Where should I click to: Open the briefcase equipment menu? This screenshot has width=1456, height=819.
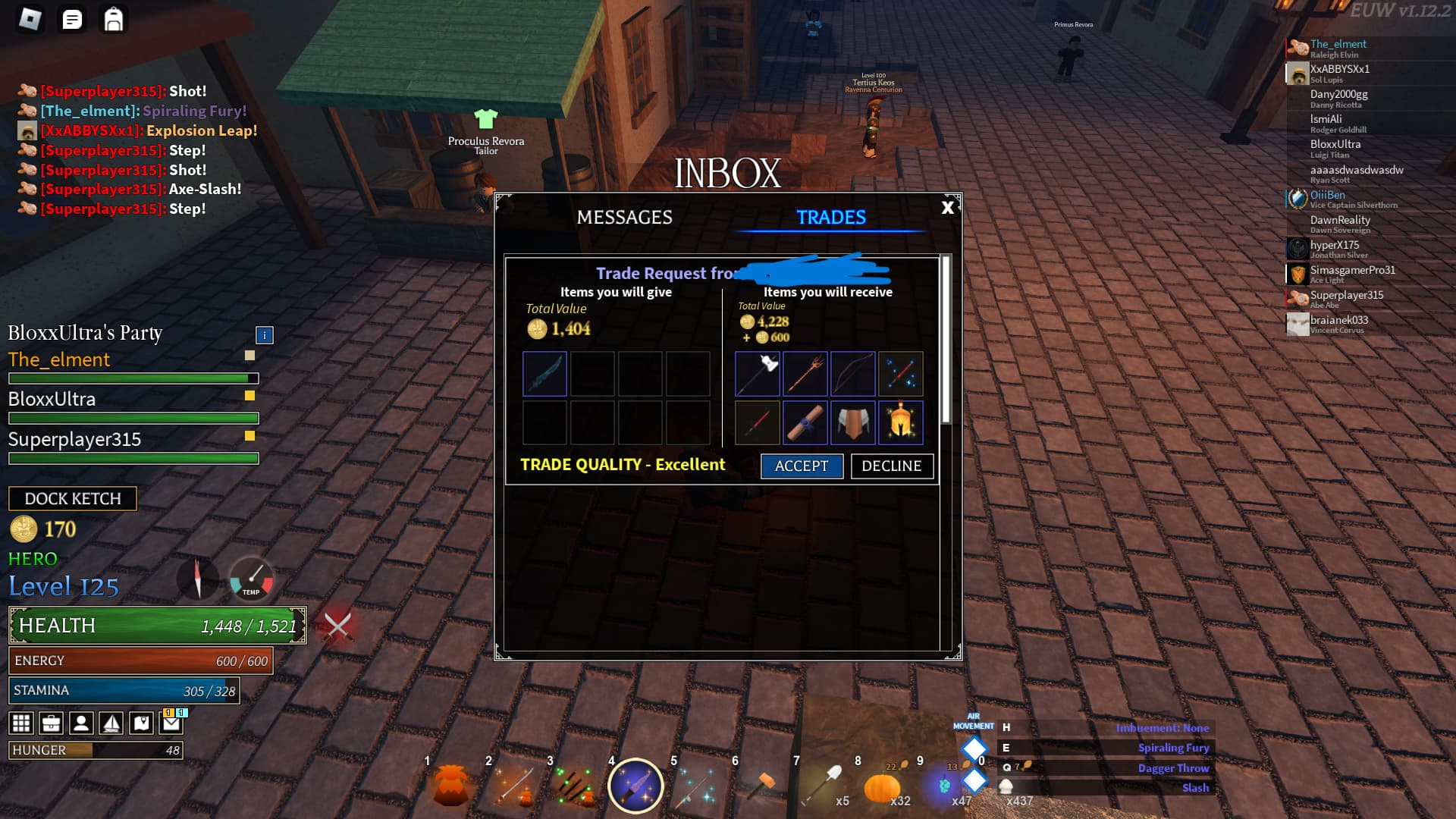pyautogui.click(x=51, y=723)
